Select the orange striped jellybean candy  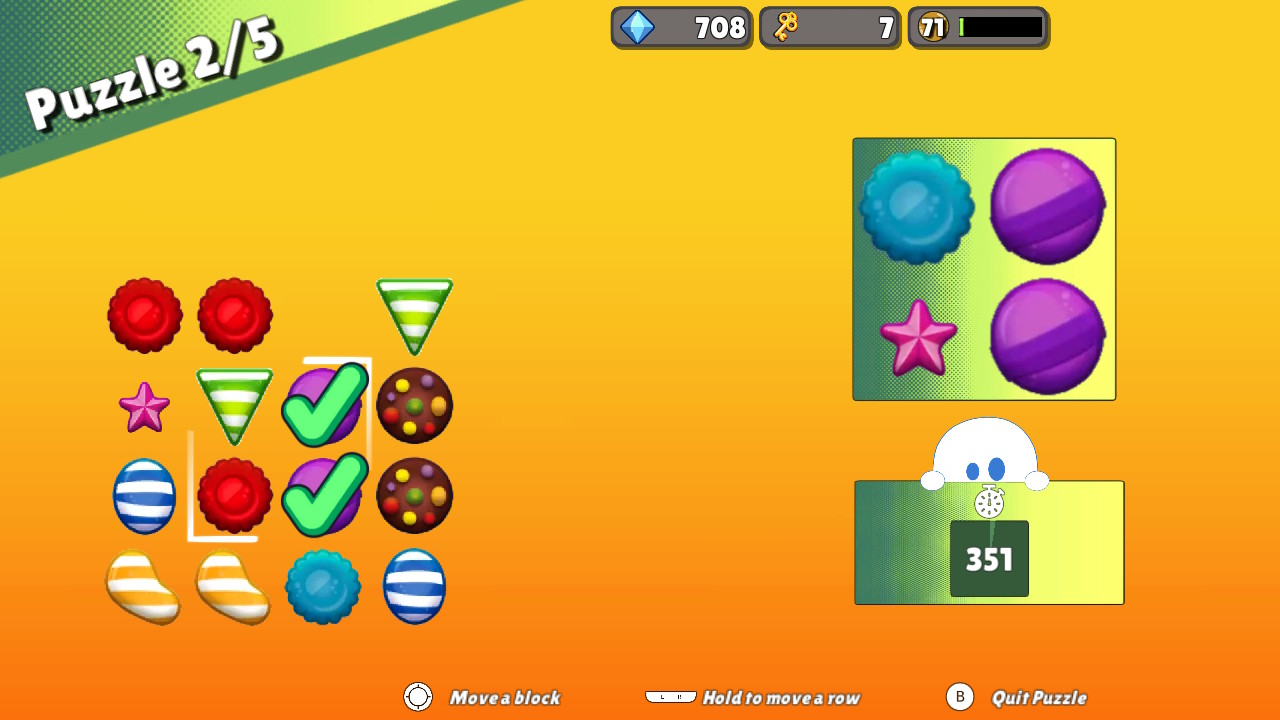point(144,588)
